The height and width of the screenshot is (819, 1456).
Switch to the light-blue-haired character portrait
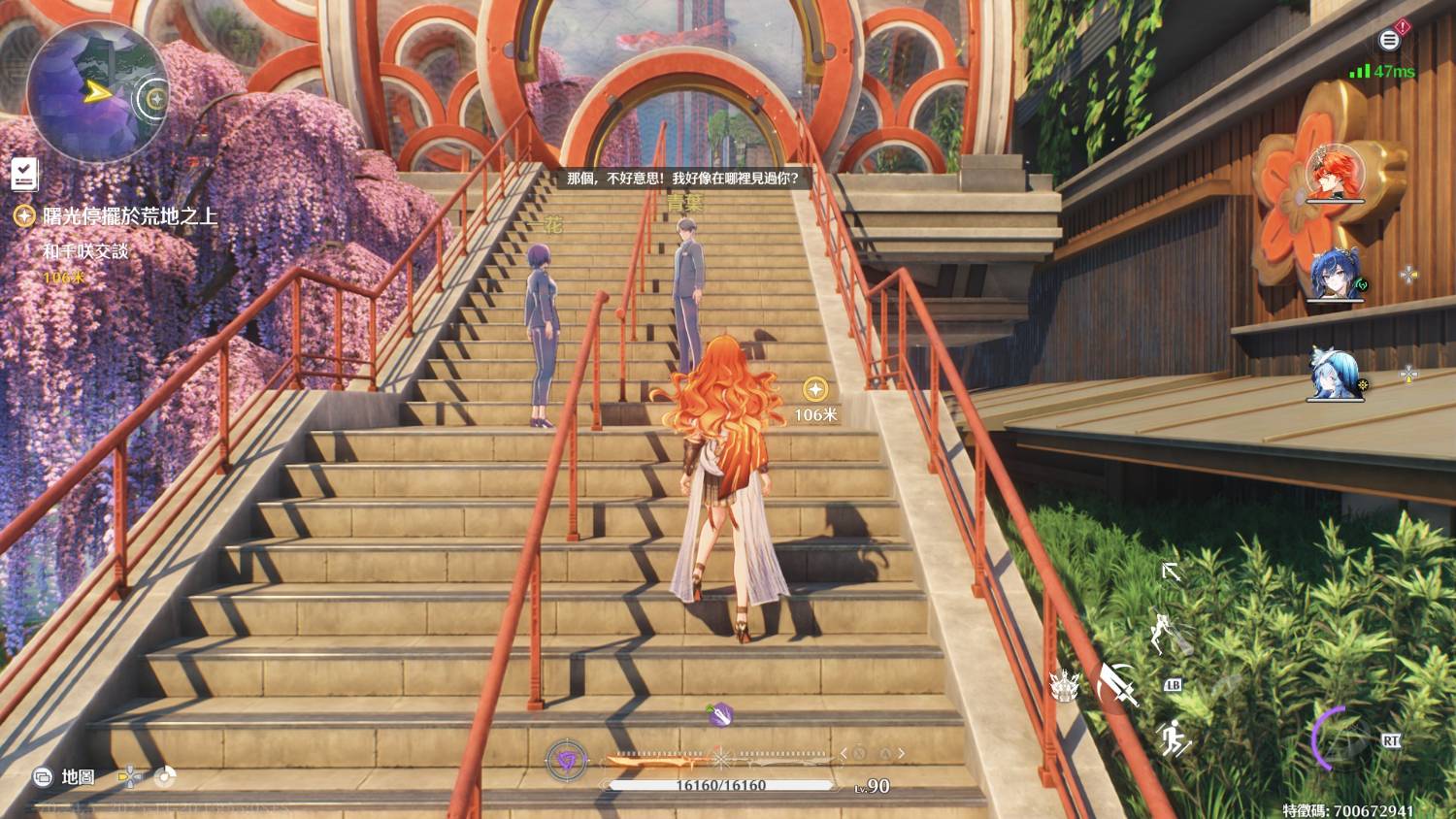click(x=1336, y=374)
